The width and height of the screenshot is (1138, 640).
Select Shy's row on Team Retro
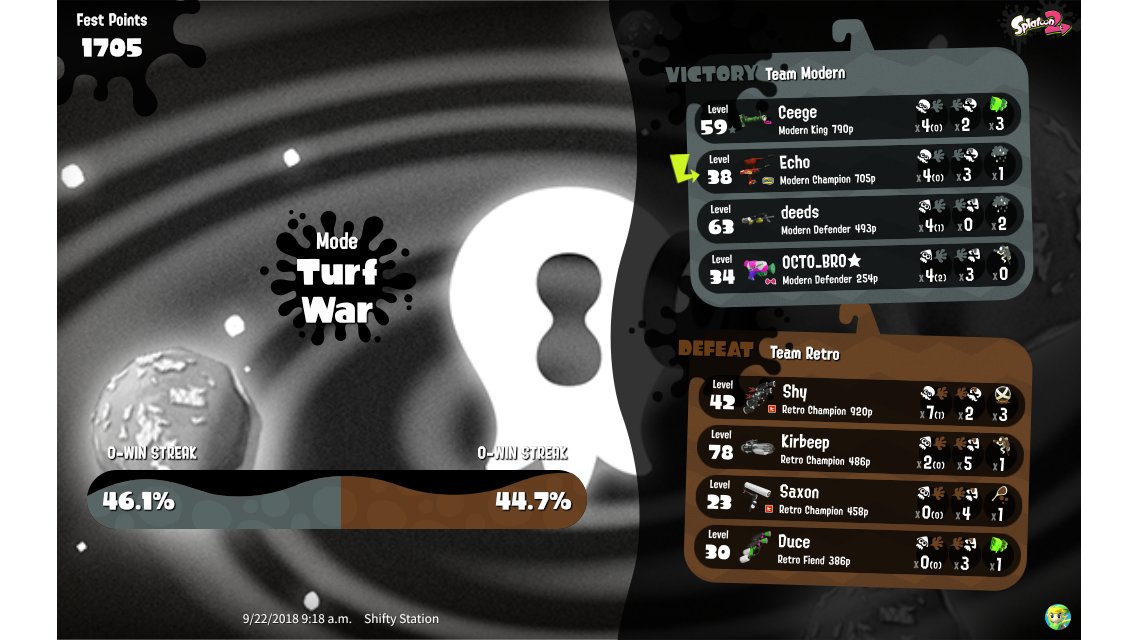(858, 398)
